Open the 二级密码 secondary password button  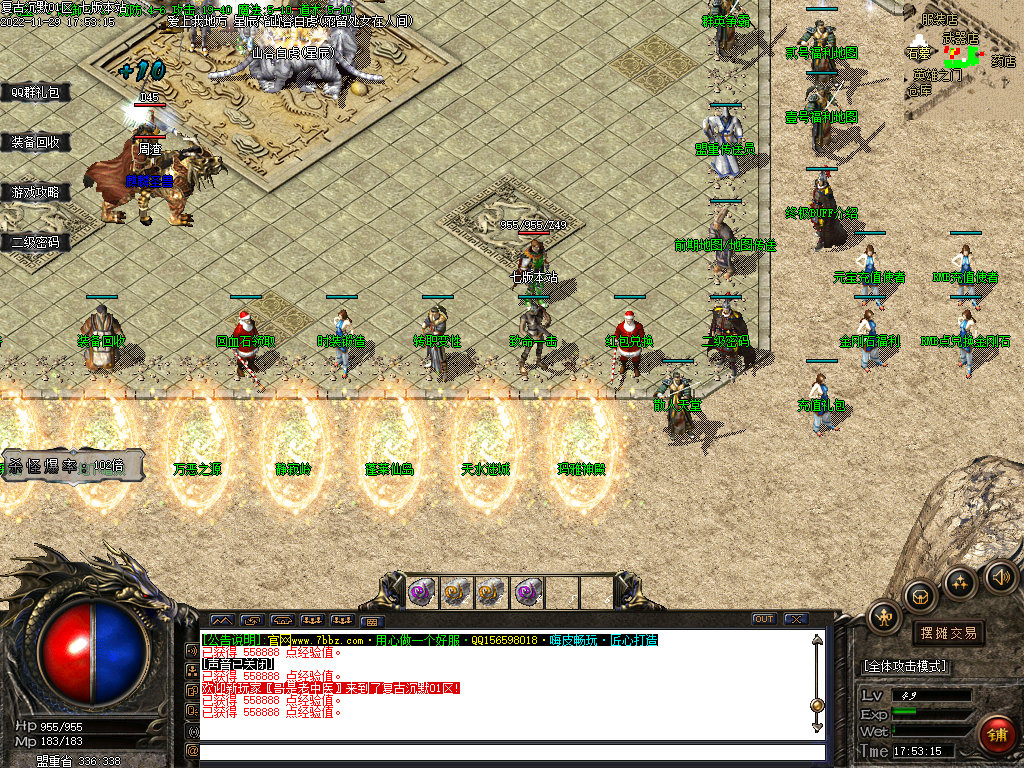point(35,242)
